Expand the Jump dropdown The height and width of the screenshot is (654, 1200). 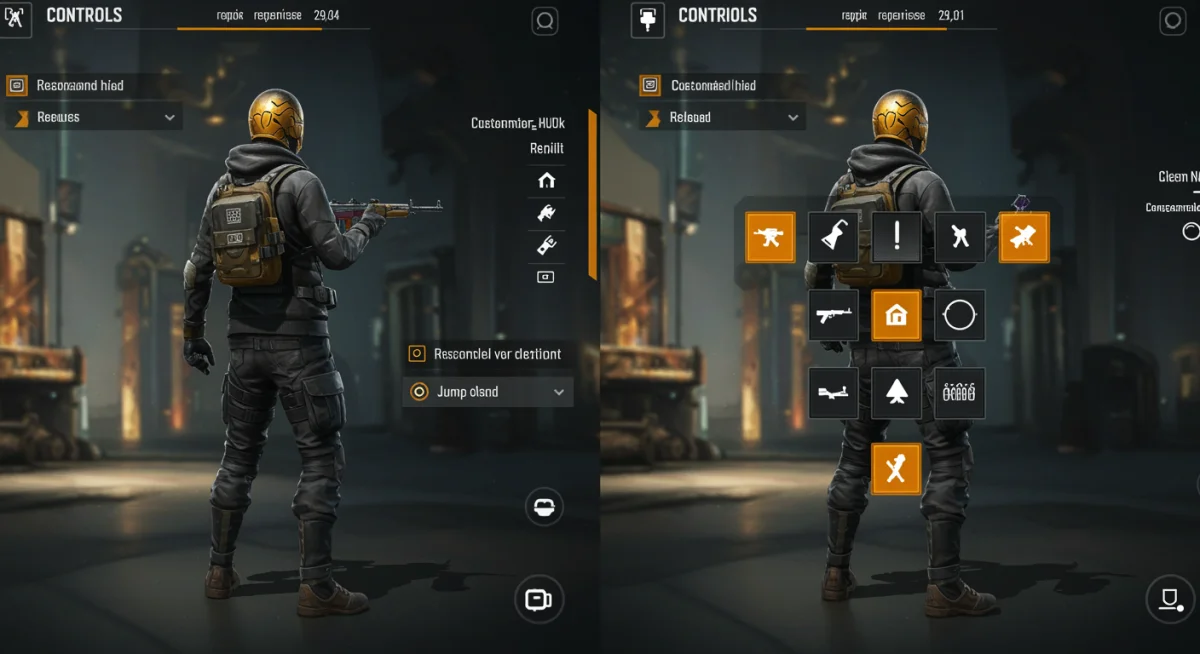tap(488, 392)
